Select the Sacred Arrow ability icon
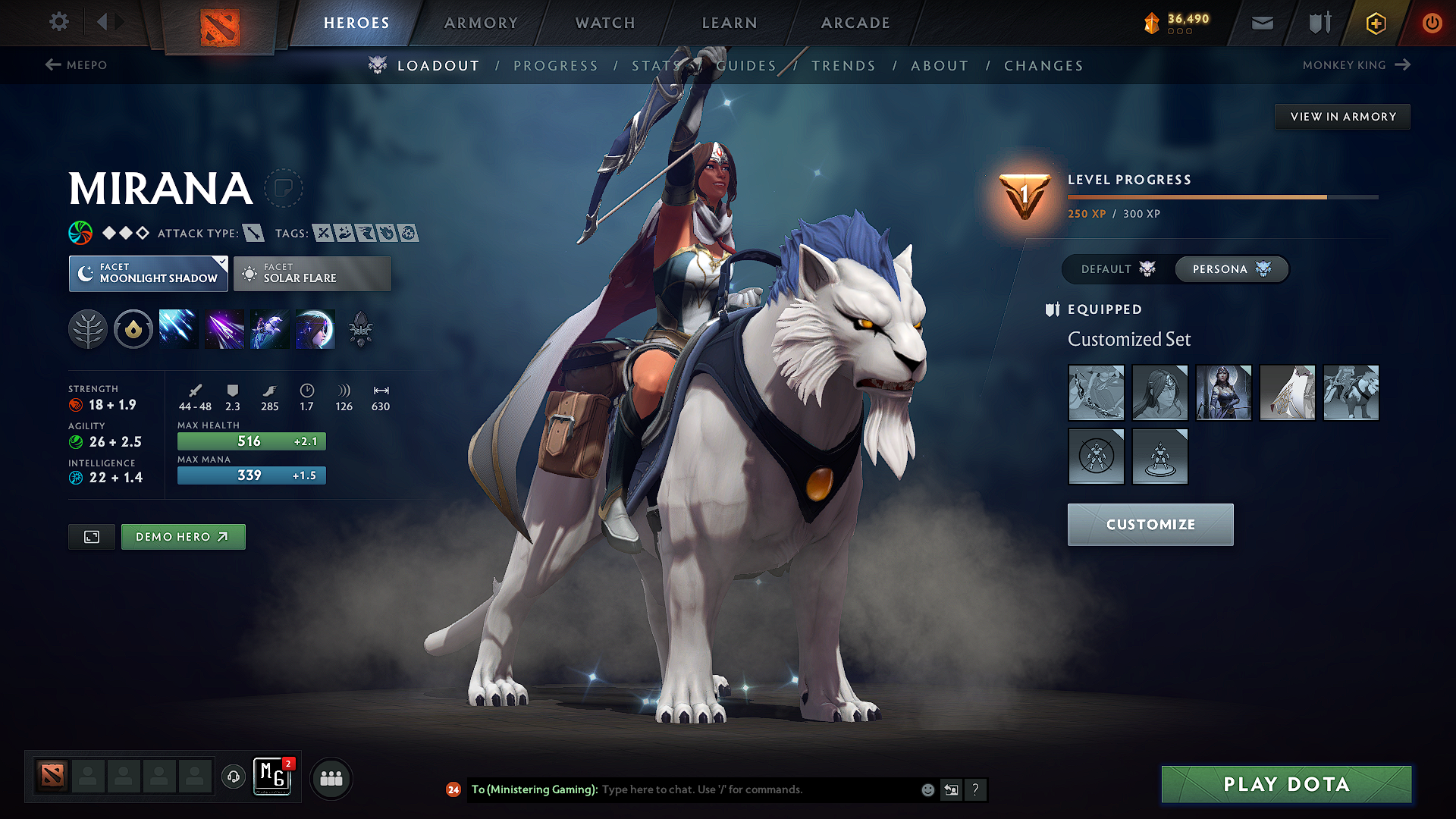1456x819 pixels. pyautogui.click(x=224, y=328)
